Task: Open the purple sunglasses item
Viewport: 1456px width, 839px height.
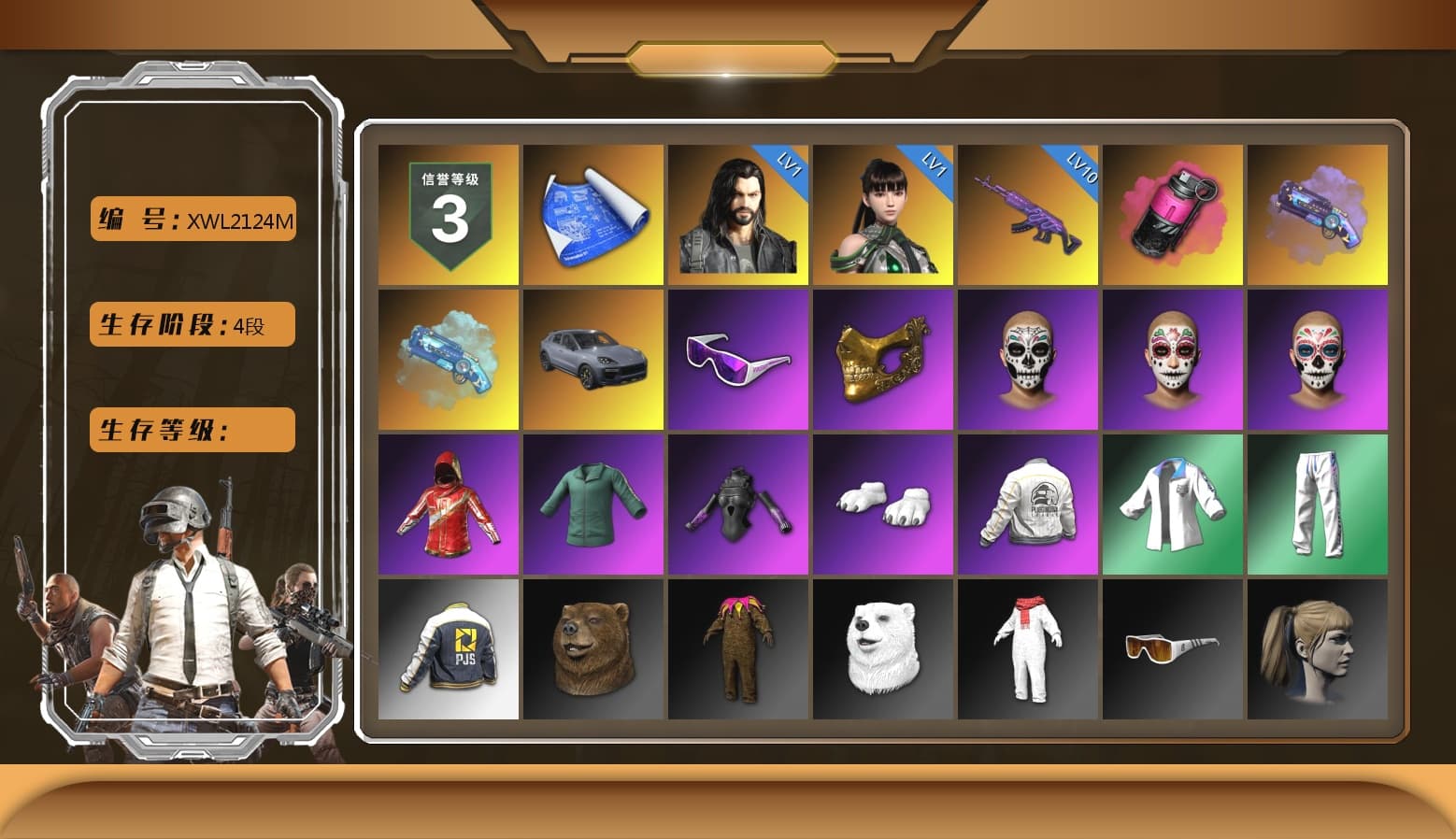Action: tap(736, 360)
